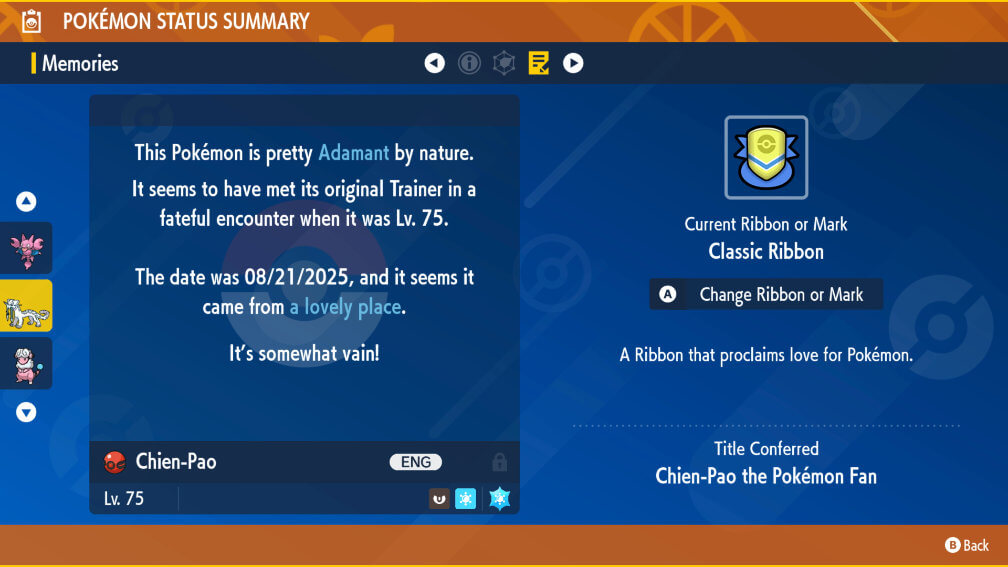This screenshot has width=1008, height=567.
Task: Switch to the info tab icon
Action: click(x=469, y=64)
